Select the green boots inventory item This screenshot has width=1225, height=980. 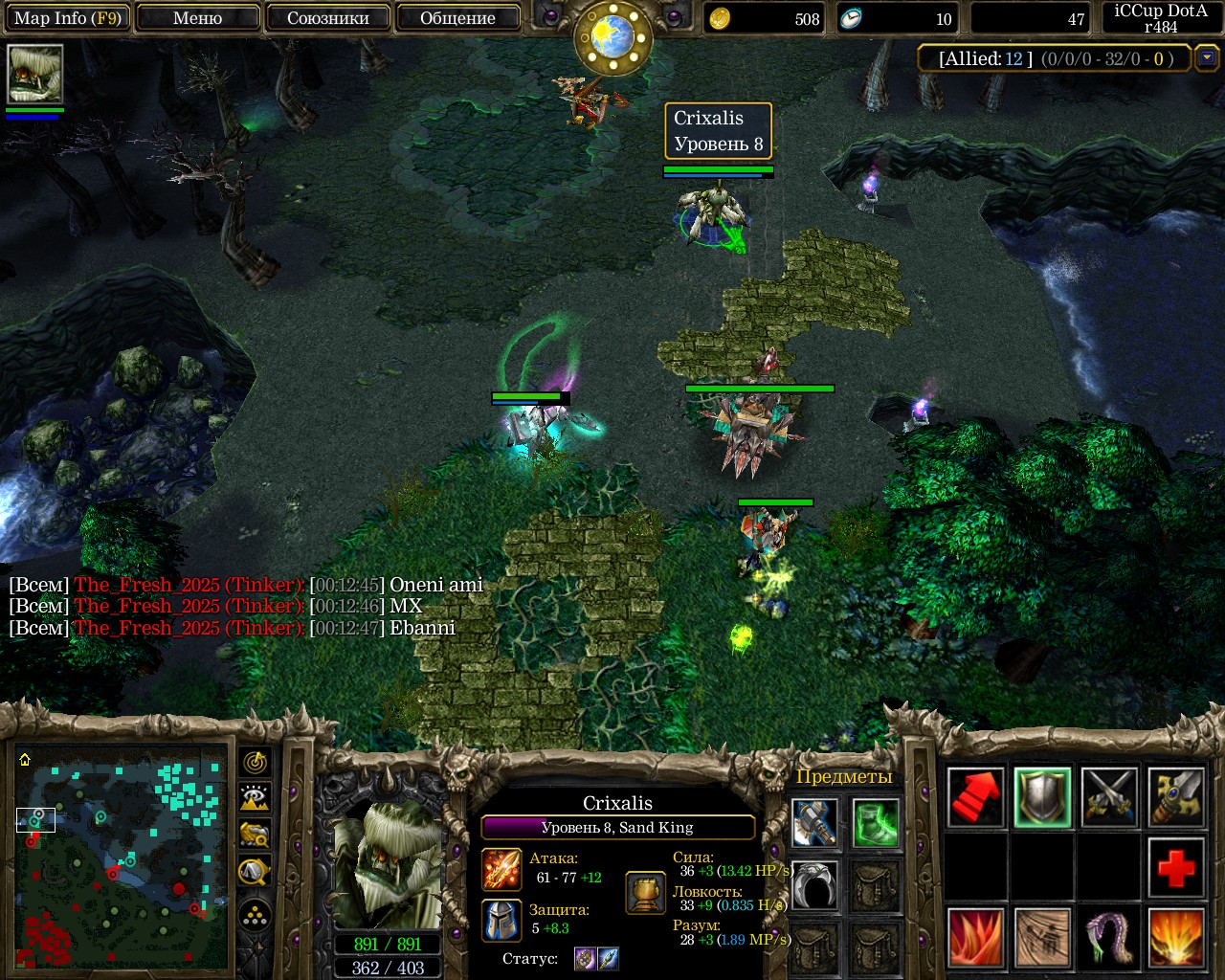click(x=876, y=823)
